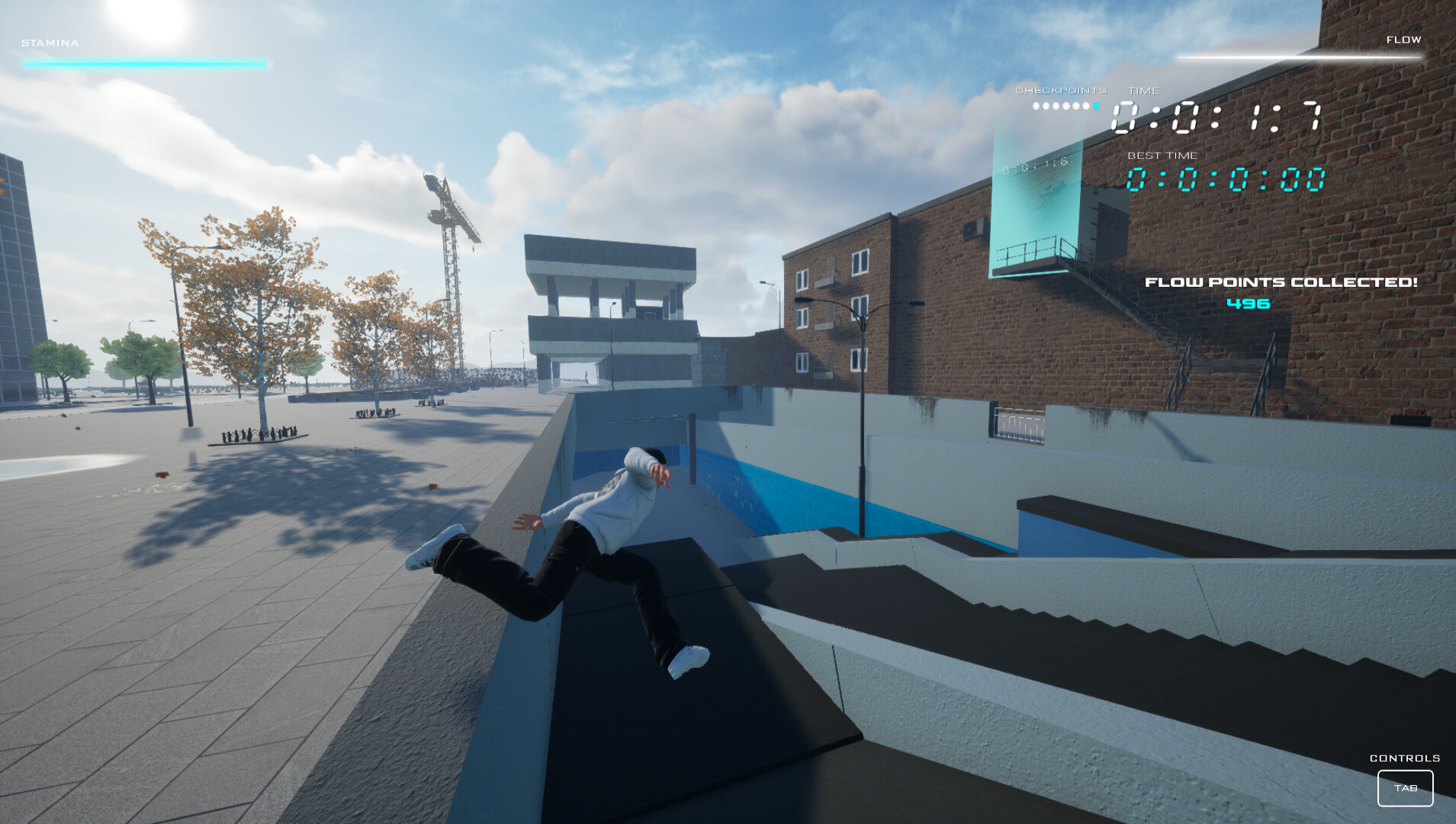Click the middle checkpoint dot in the row
The height and width of the screenshot is (824, 1456).
pyautogui.click(x=1066, y=106)
